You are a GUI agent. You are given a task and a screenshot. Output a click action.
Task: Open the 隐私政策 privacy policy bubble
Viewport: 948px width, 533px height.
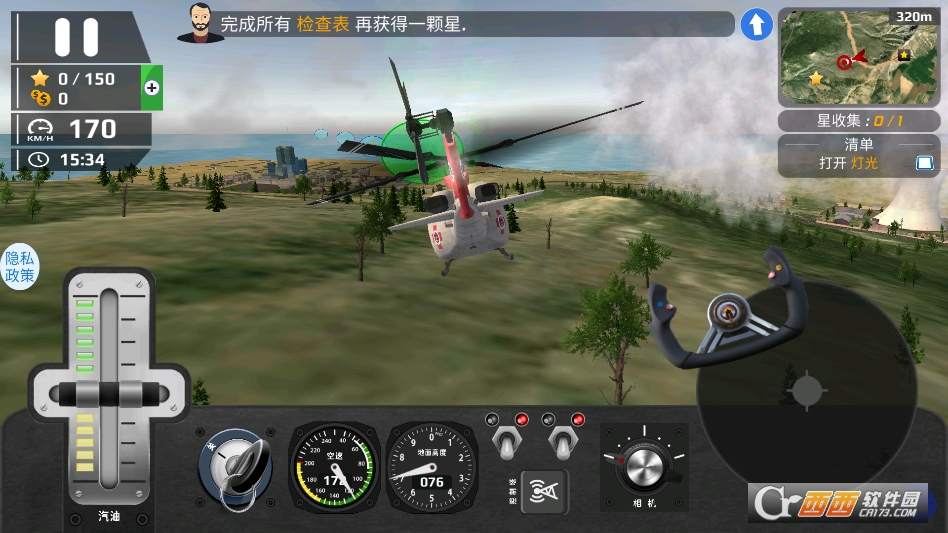point(20,266)
